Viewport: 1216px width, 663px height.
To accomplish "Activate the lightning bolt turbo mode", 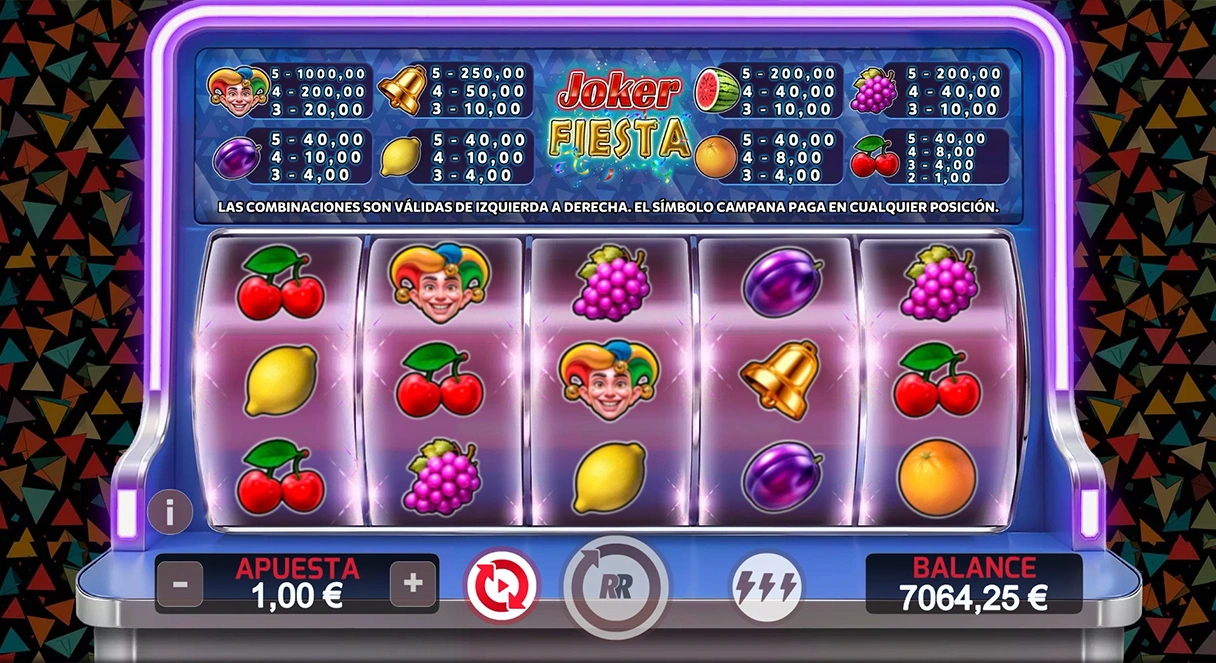I will 766,585.
